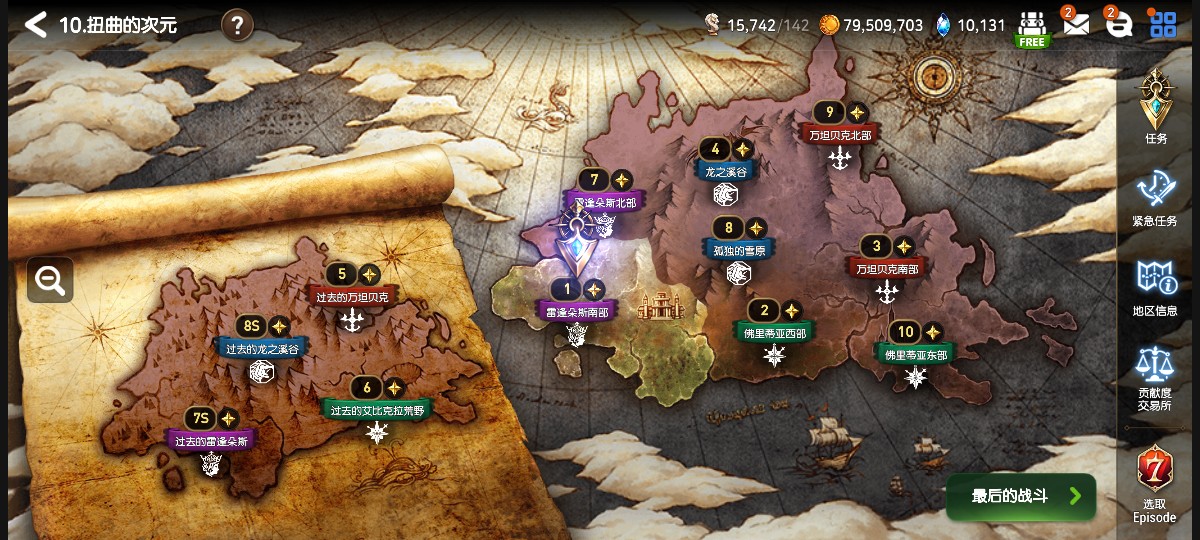Claim the FREE shop gift icon
The width and height of the screenshot is (1200, 540).
coord(1032,28)
